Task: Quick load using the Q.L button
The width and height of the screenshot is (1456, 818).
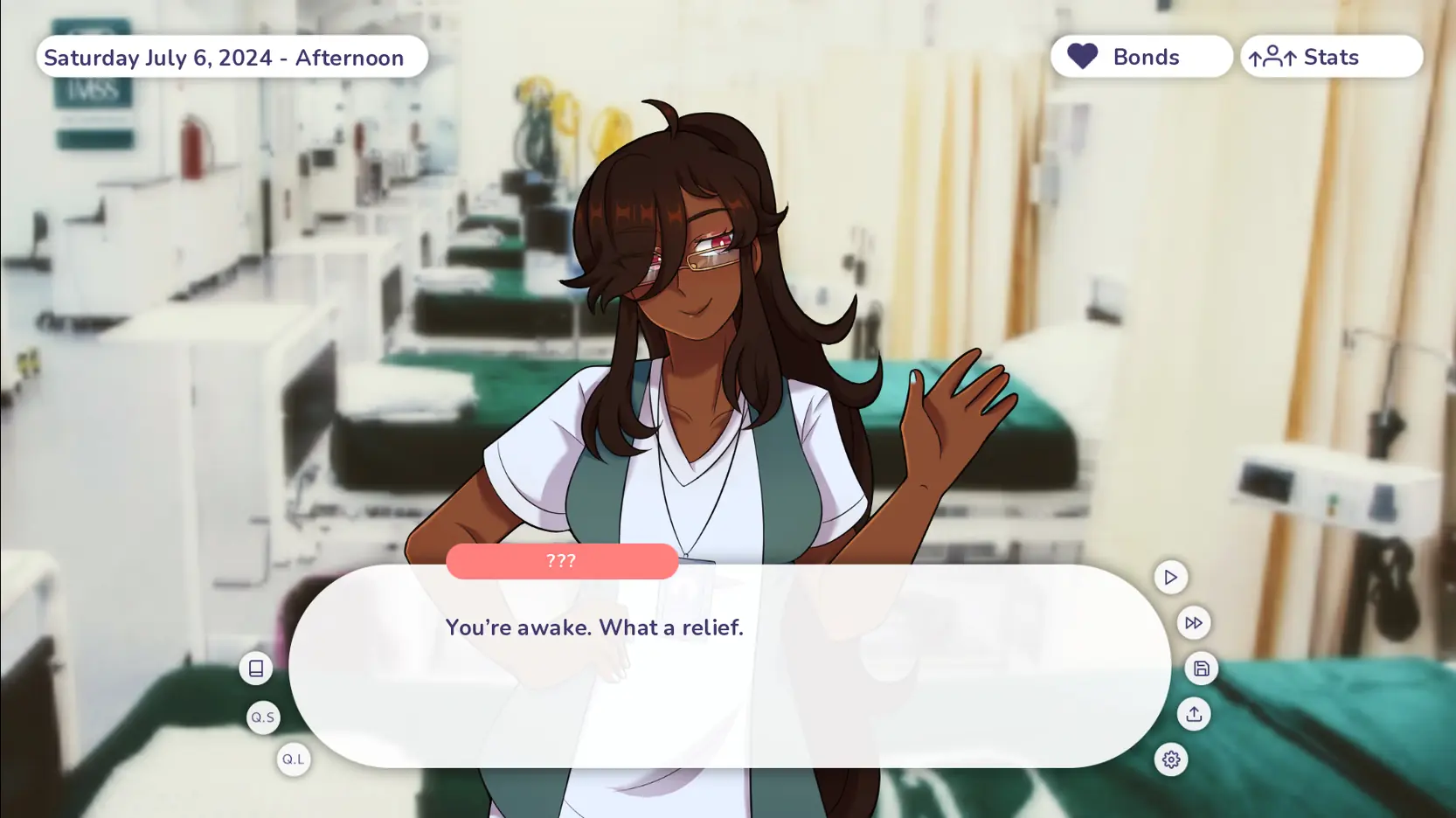Action: [x=294, y=759]
